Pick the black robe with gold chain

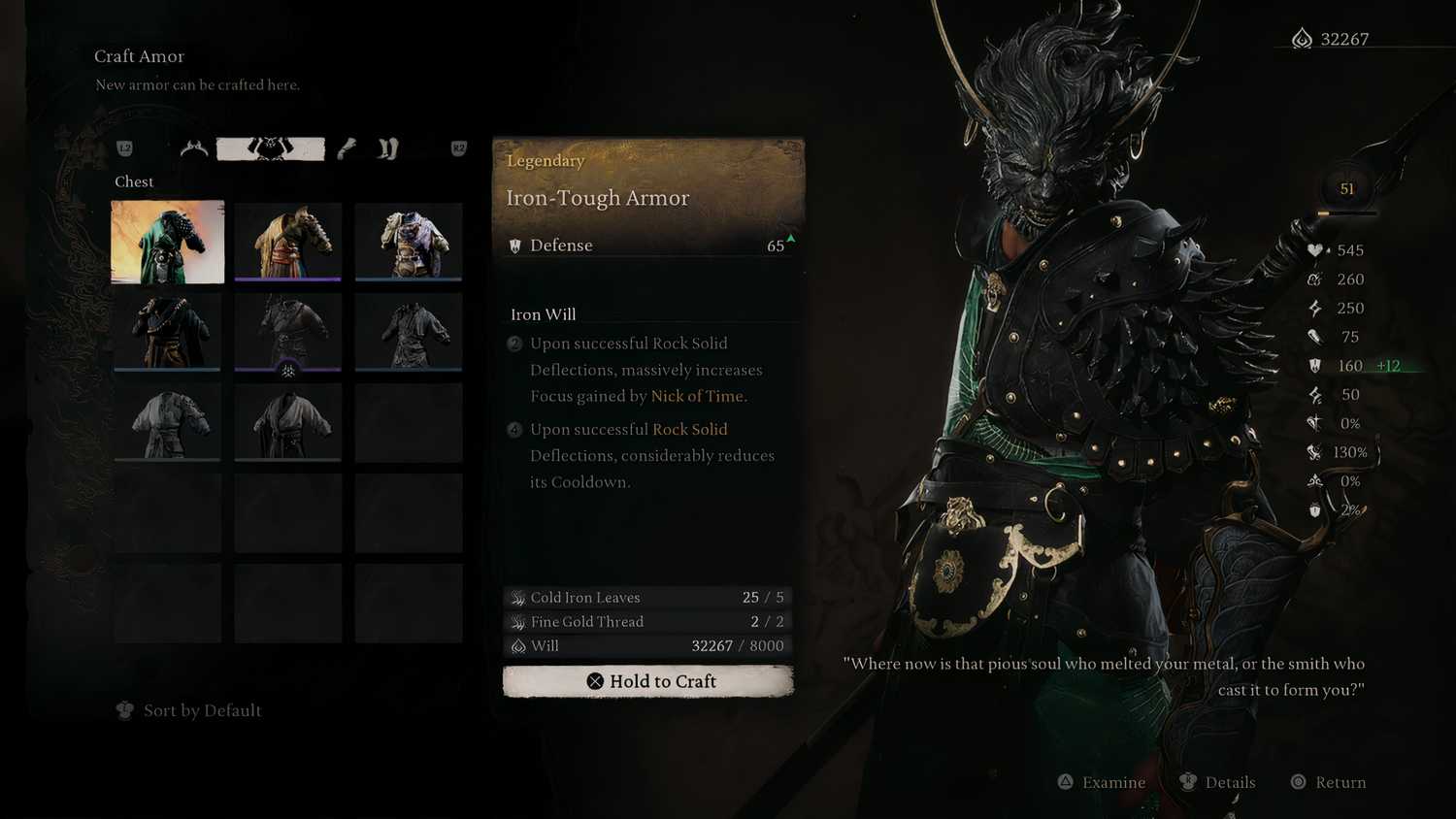tap(168, 332)
